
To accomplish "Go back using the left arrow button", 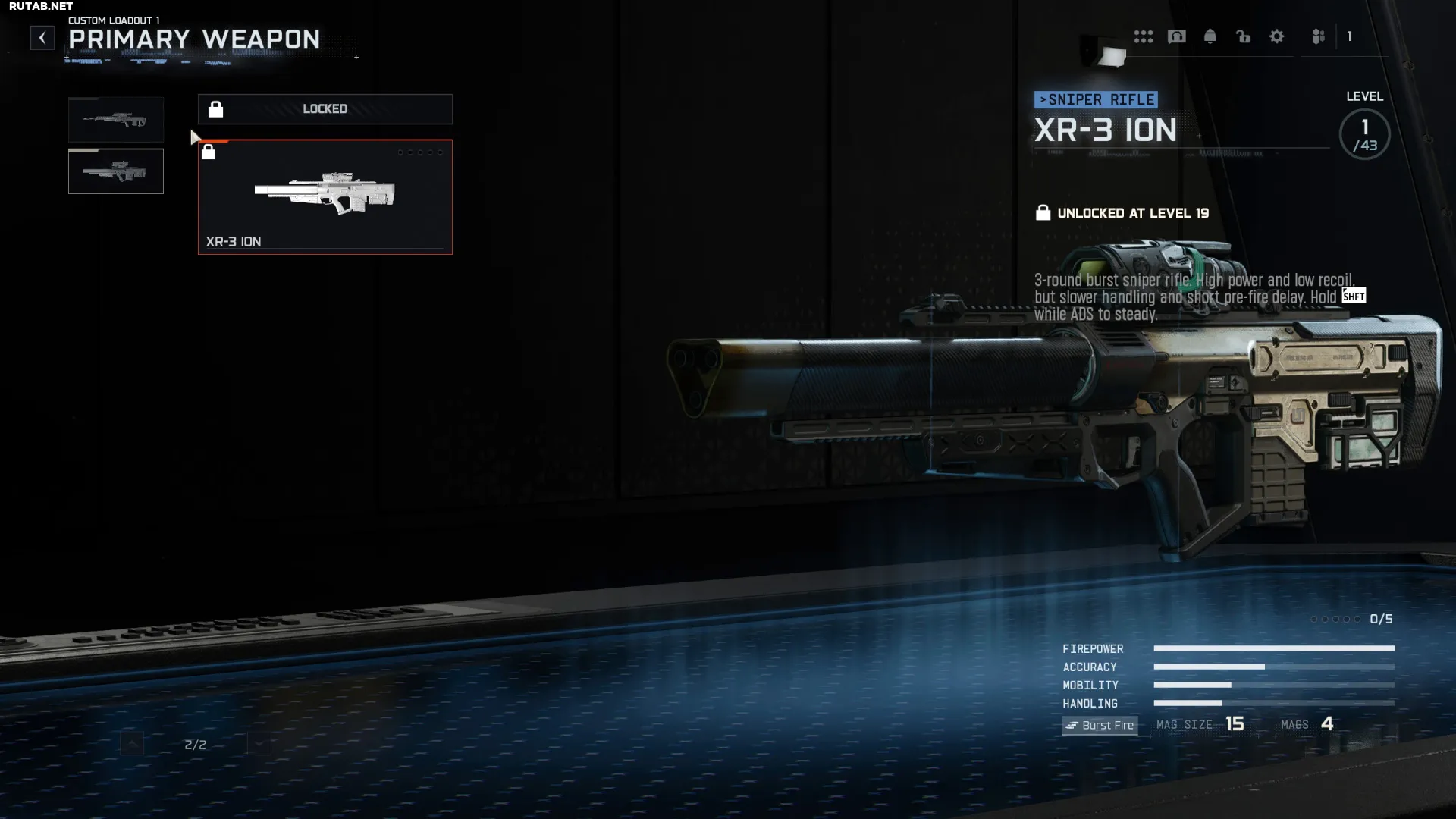I will 42,38.
